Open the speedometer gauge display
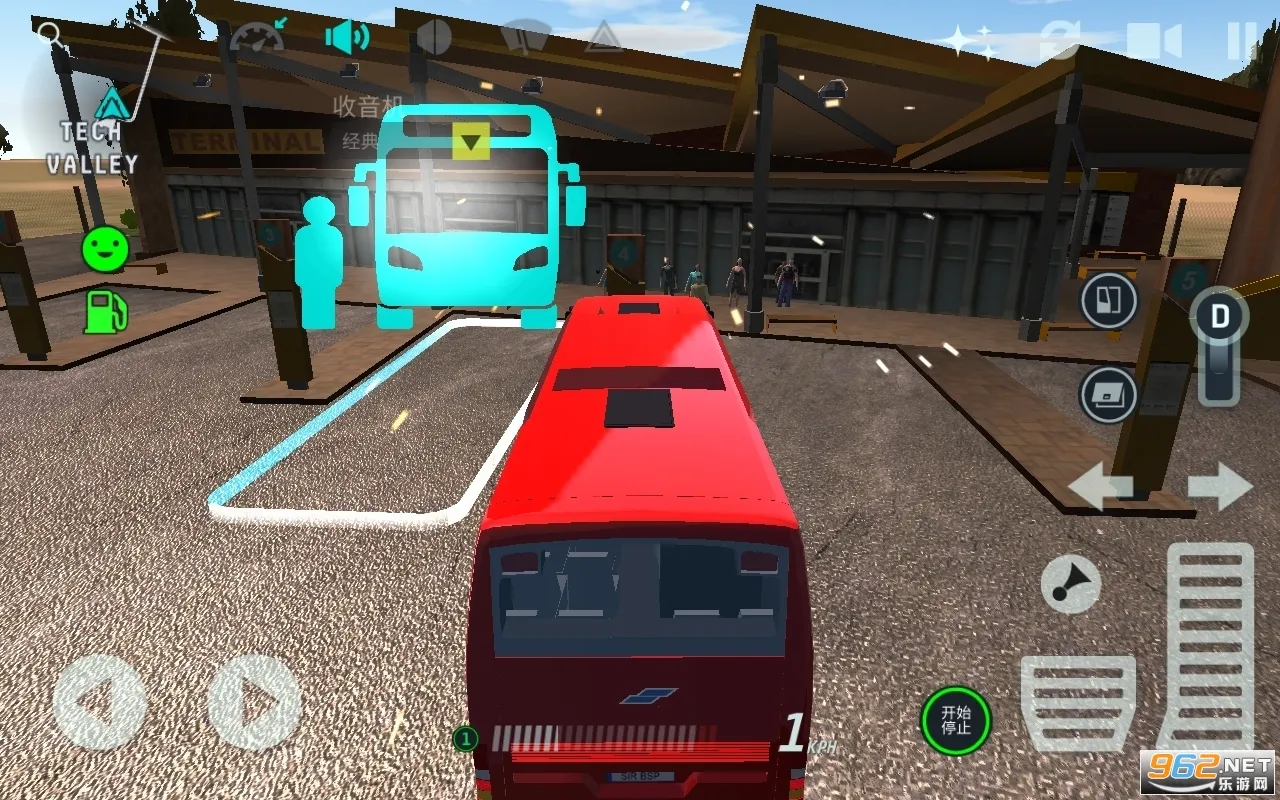 point(256,35)
